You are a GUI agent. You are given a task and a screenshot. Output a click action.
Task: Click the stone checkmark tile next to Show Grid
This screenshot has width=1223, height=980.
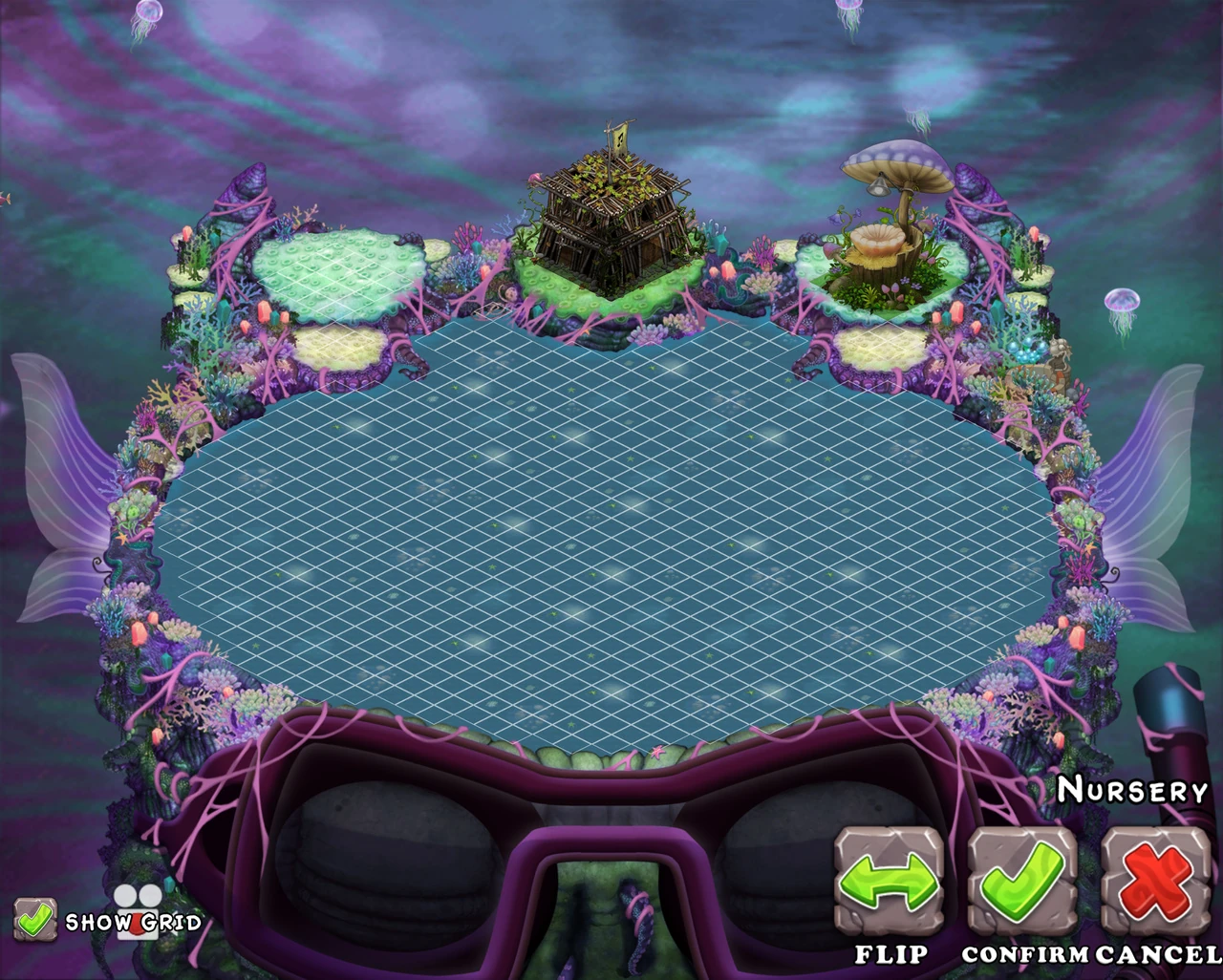(x=34, y=919)
